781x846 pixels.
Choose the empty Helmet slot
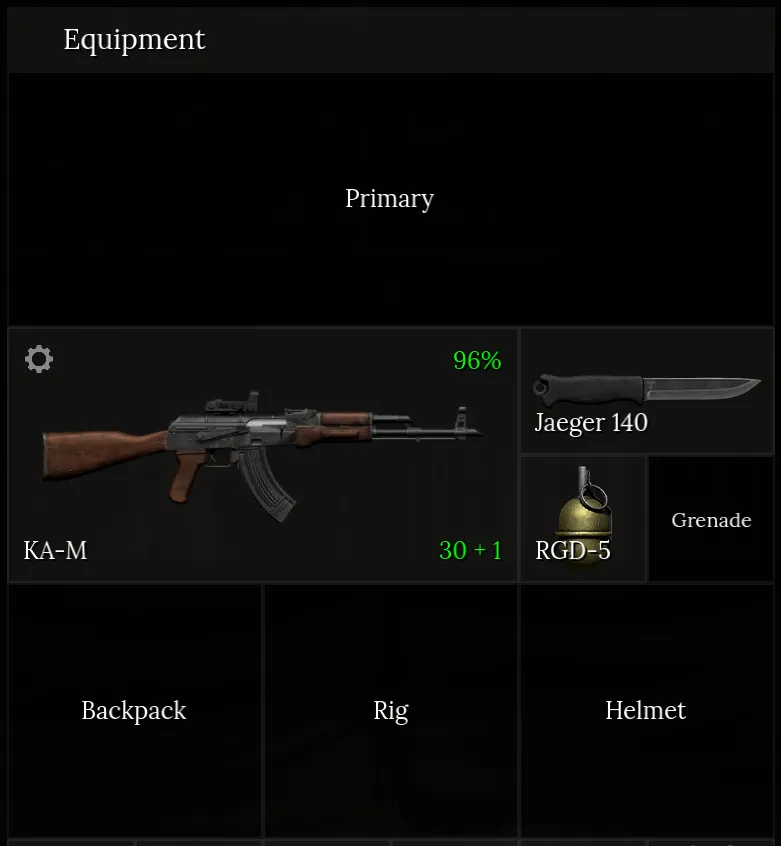pos(646,711)
